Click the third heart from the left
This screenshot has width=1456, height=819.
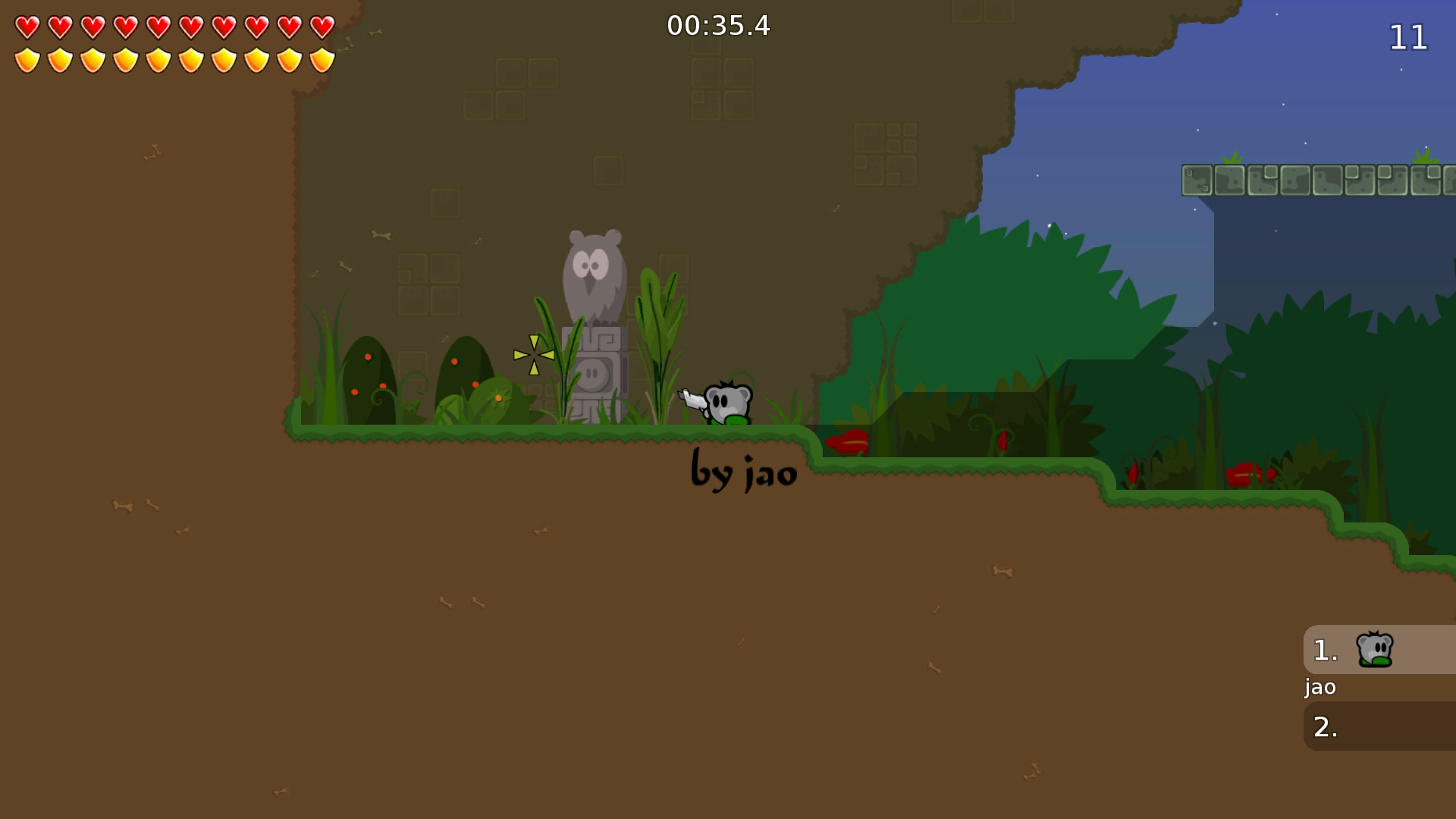91,25
